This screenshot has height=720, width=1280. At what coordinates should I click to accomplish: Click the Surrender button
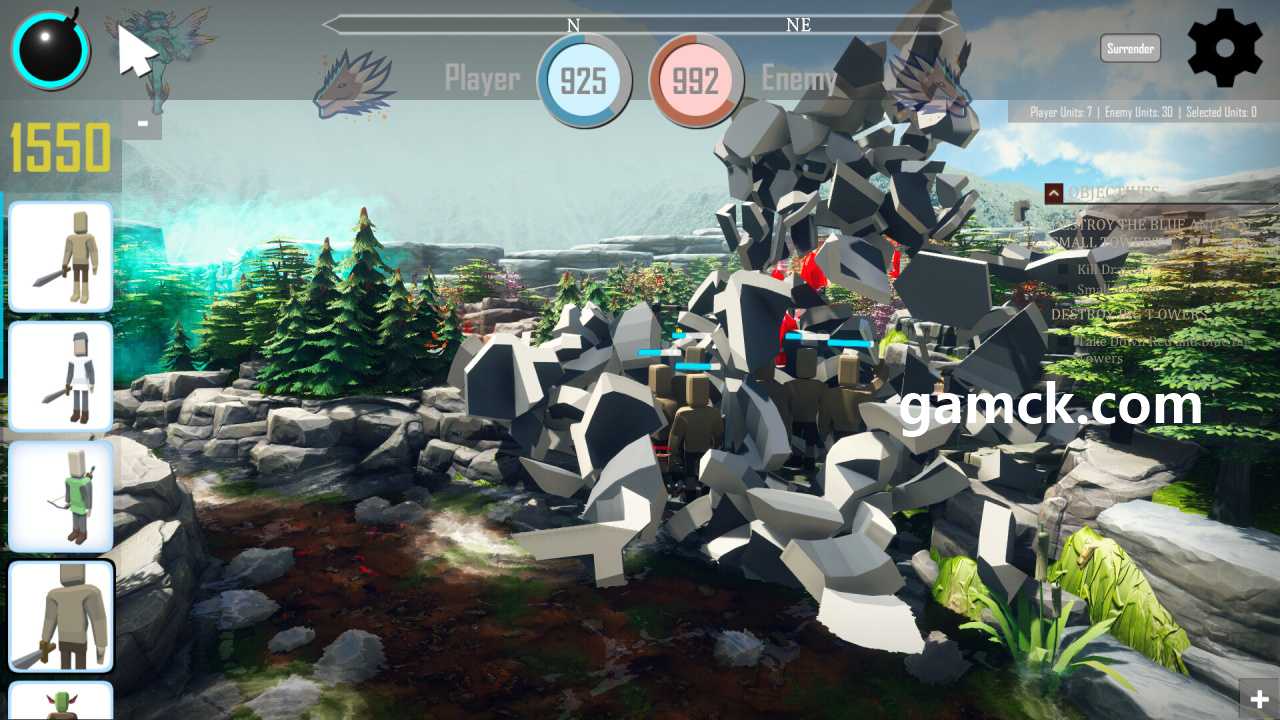tap(1130, 48)
